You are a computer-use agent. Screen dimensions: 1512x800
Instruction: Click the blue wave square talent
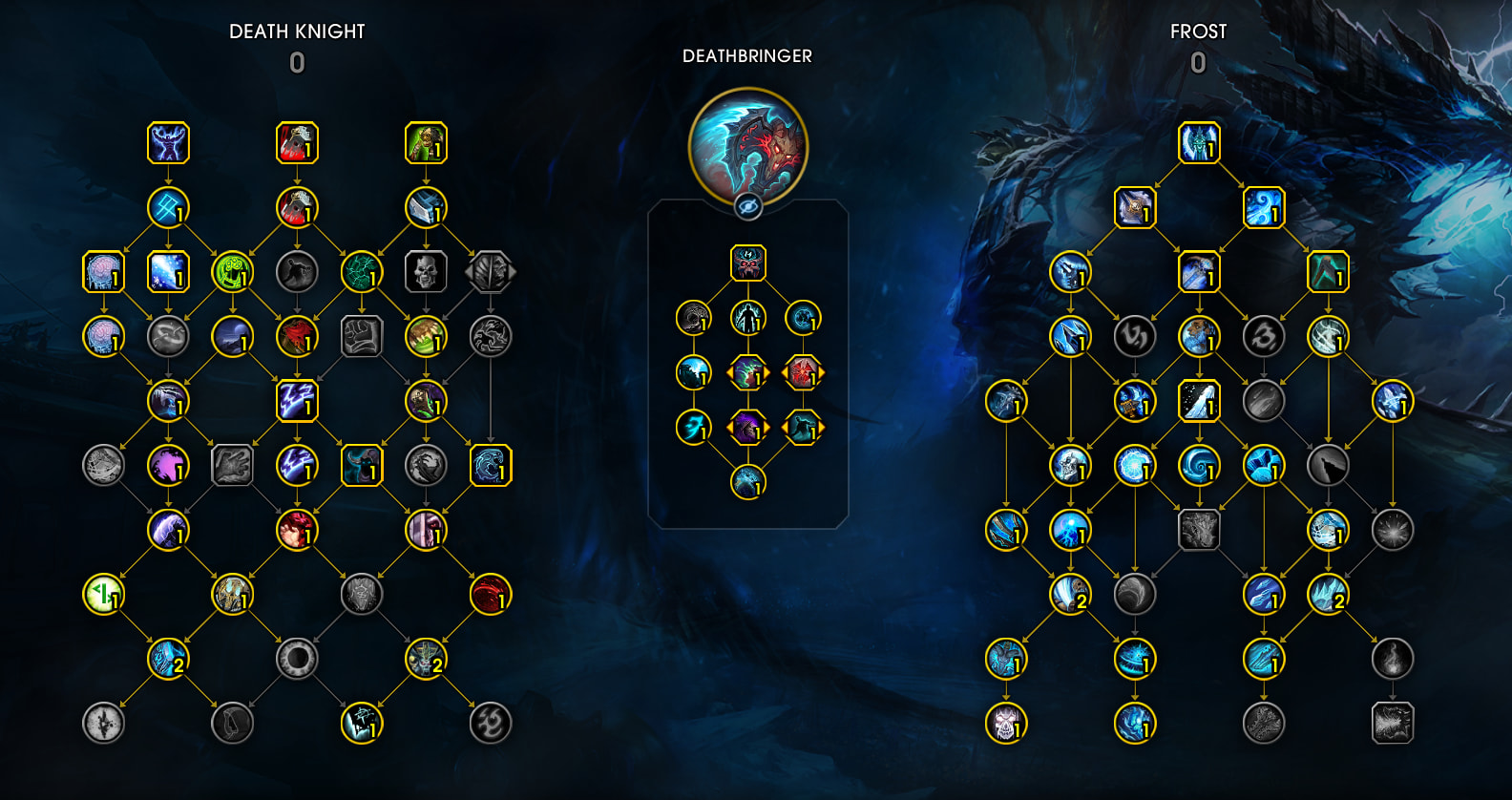tap(490, 466)
